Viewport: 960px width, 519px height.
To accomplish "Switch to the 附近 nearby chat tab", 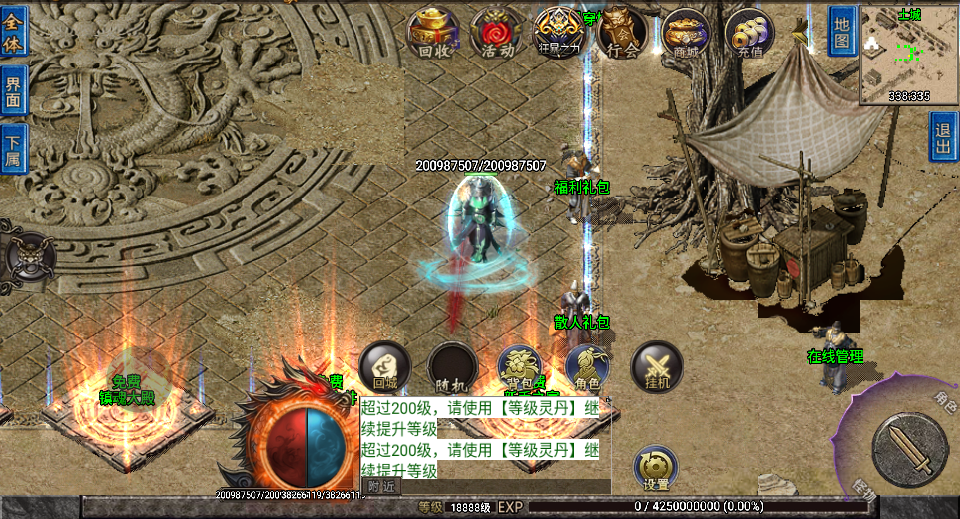I will (x=381, y=486).
